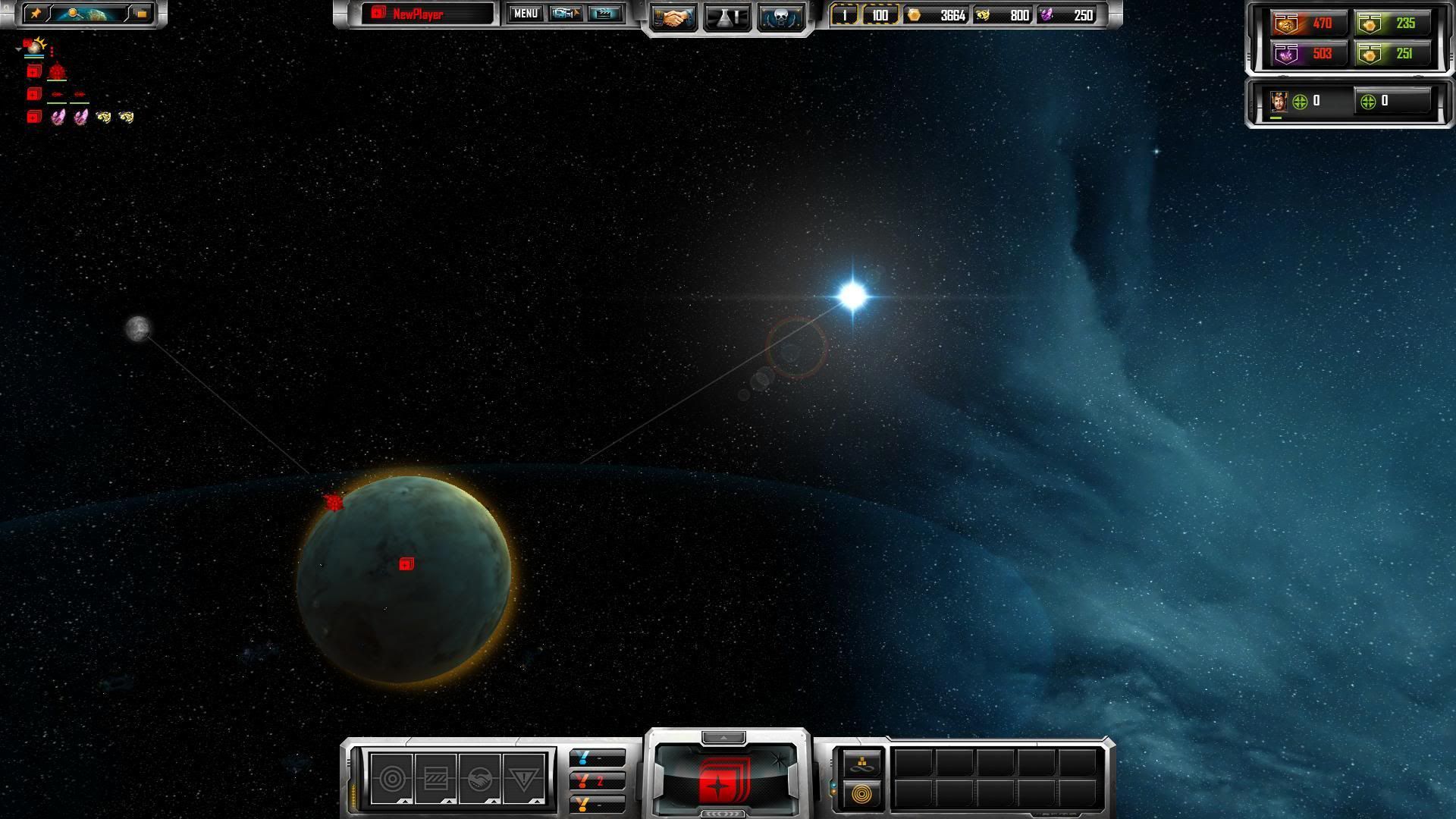This screenshot has height=819, width=1456.
Task: Click the yellow folder icon button
Action: click(x=141, y=14)
